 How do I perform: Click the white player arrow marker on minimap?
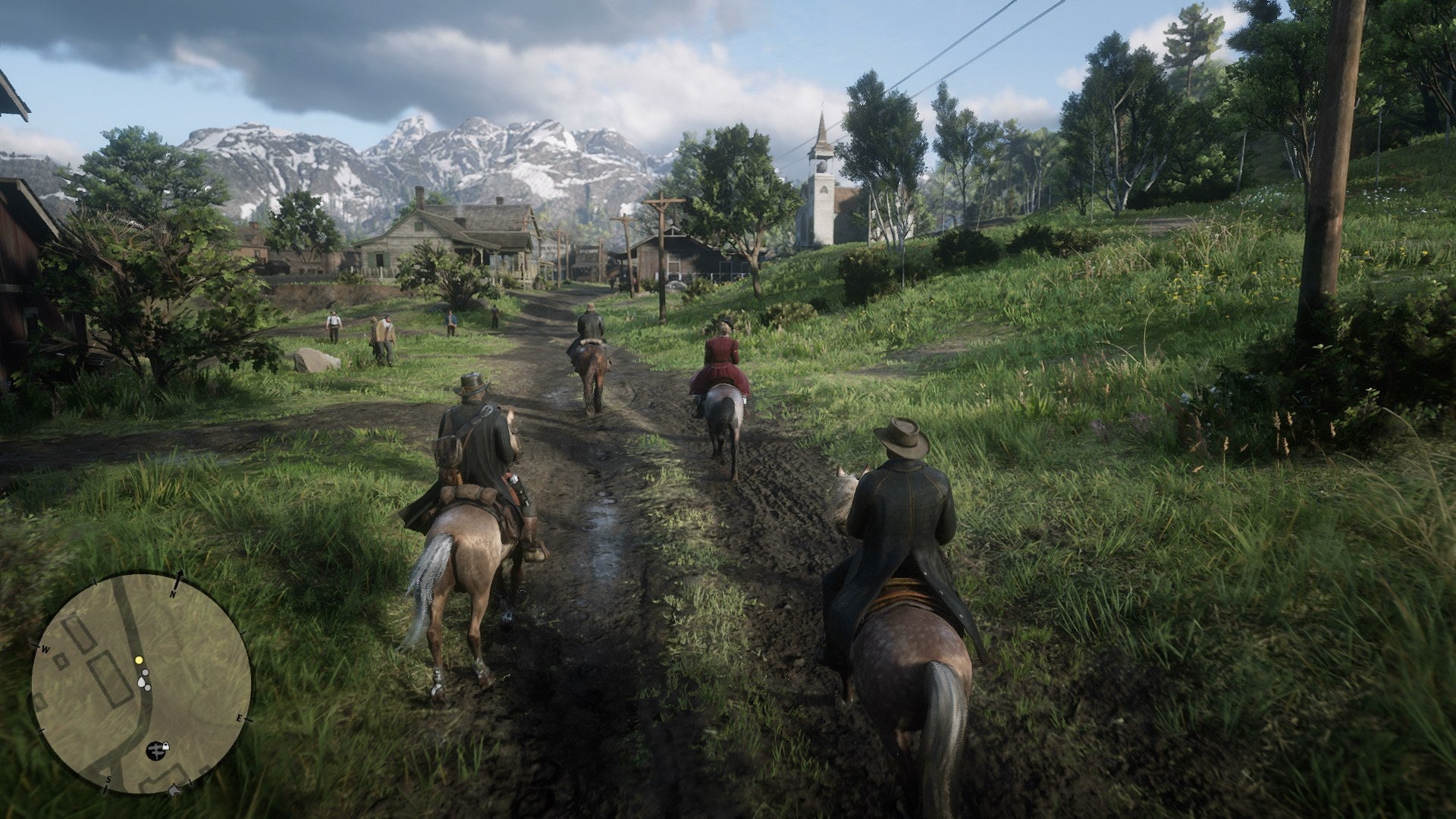click(x=141, y=682)
